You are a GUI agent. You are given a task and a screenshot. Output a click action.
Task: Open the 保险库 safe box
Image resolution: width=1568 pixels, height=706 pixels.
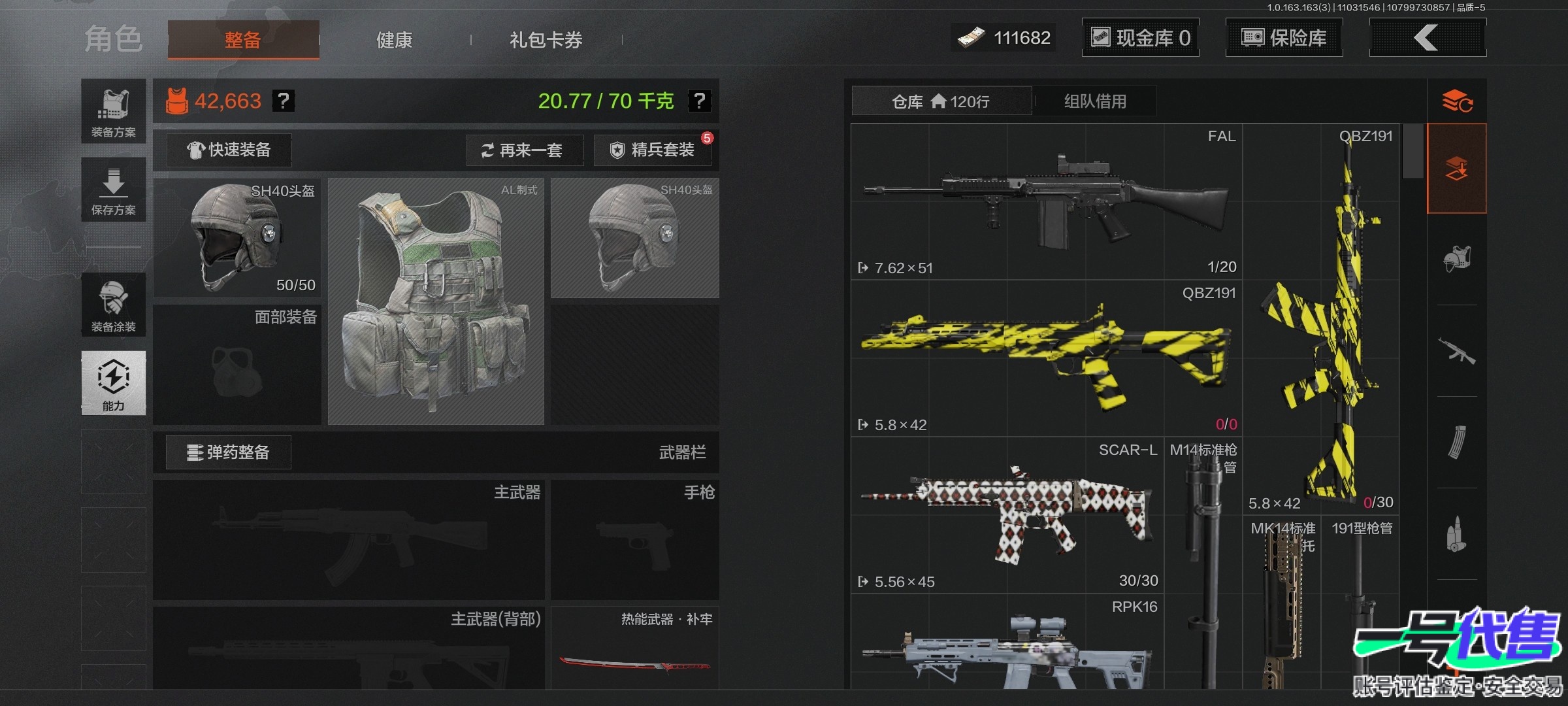click(1284, 38)
